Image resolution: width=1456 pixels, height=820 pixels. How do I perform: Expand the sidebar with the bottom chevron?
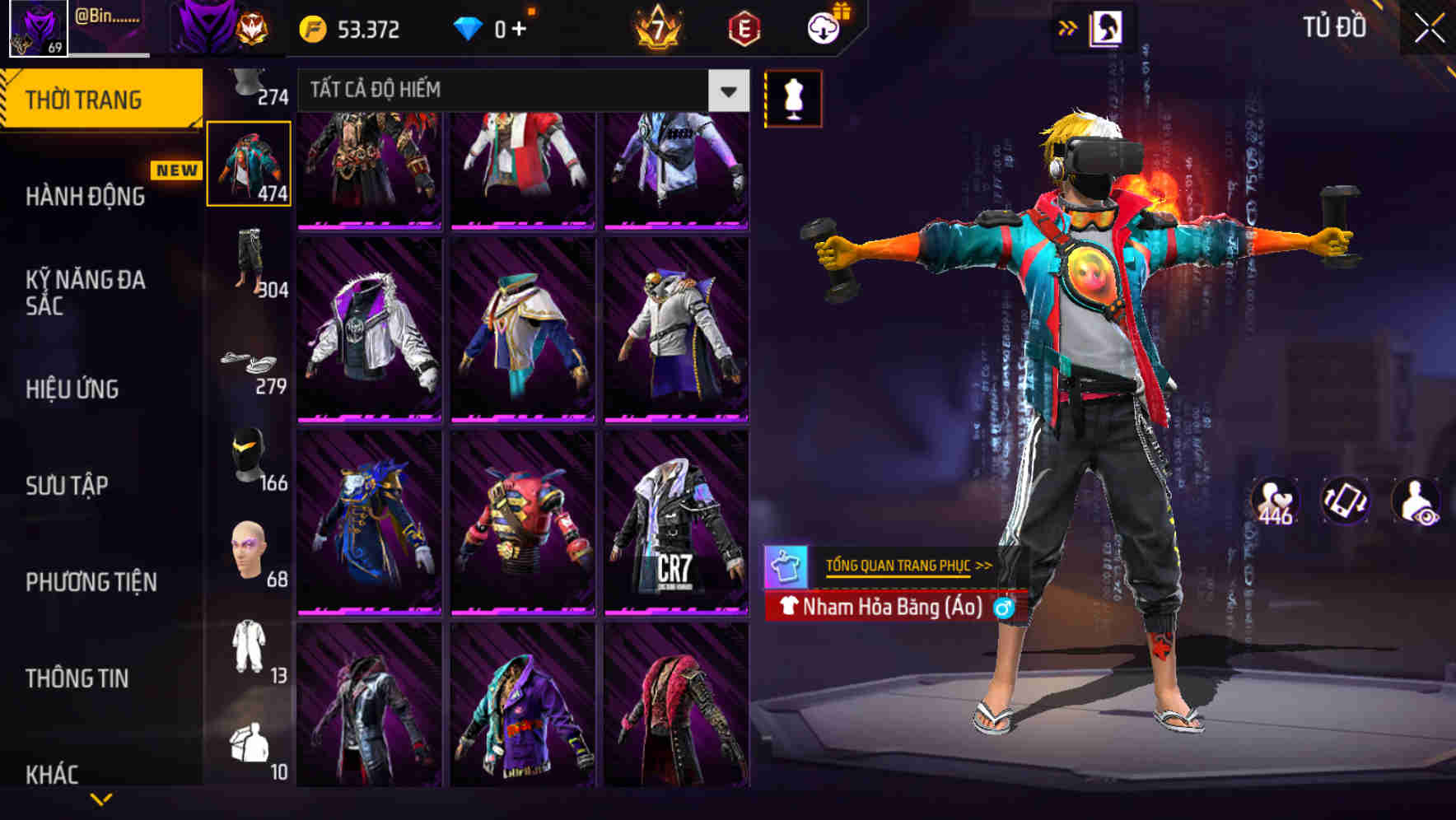(100, 799)
